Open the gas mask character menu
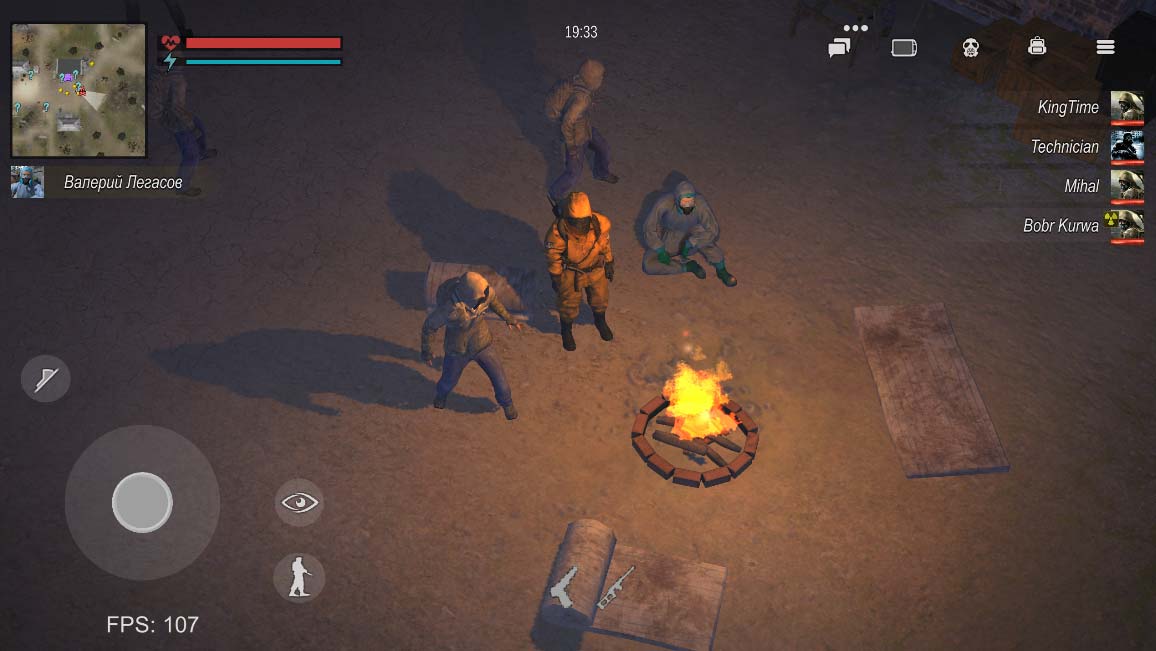 970,47
